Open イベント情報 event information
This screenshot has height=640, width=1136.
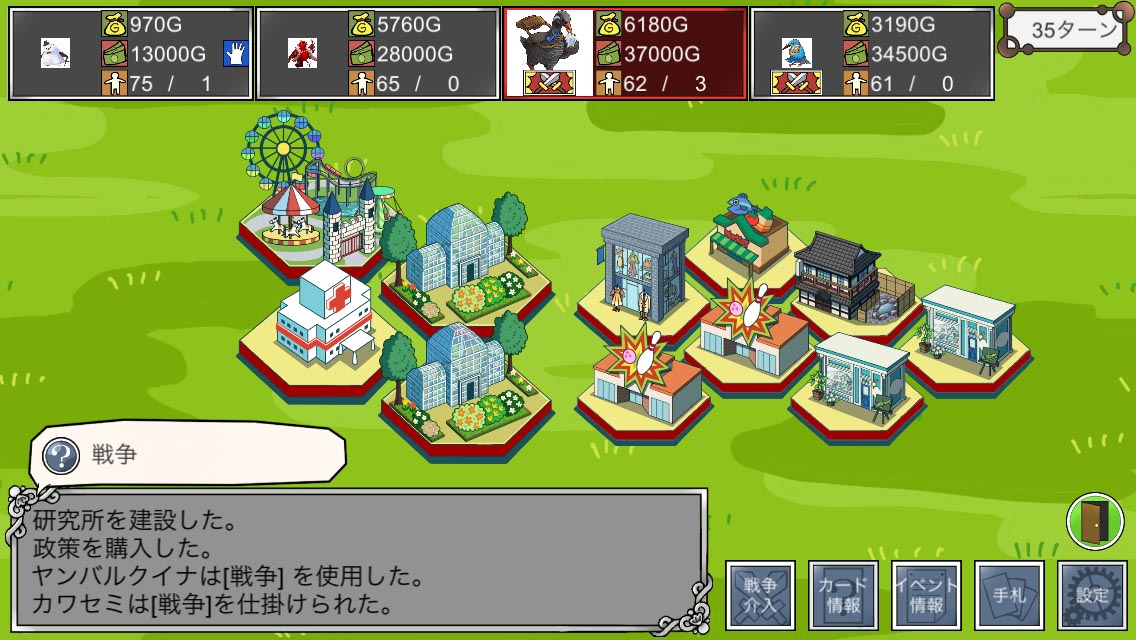point(926,595)
